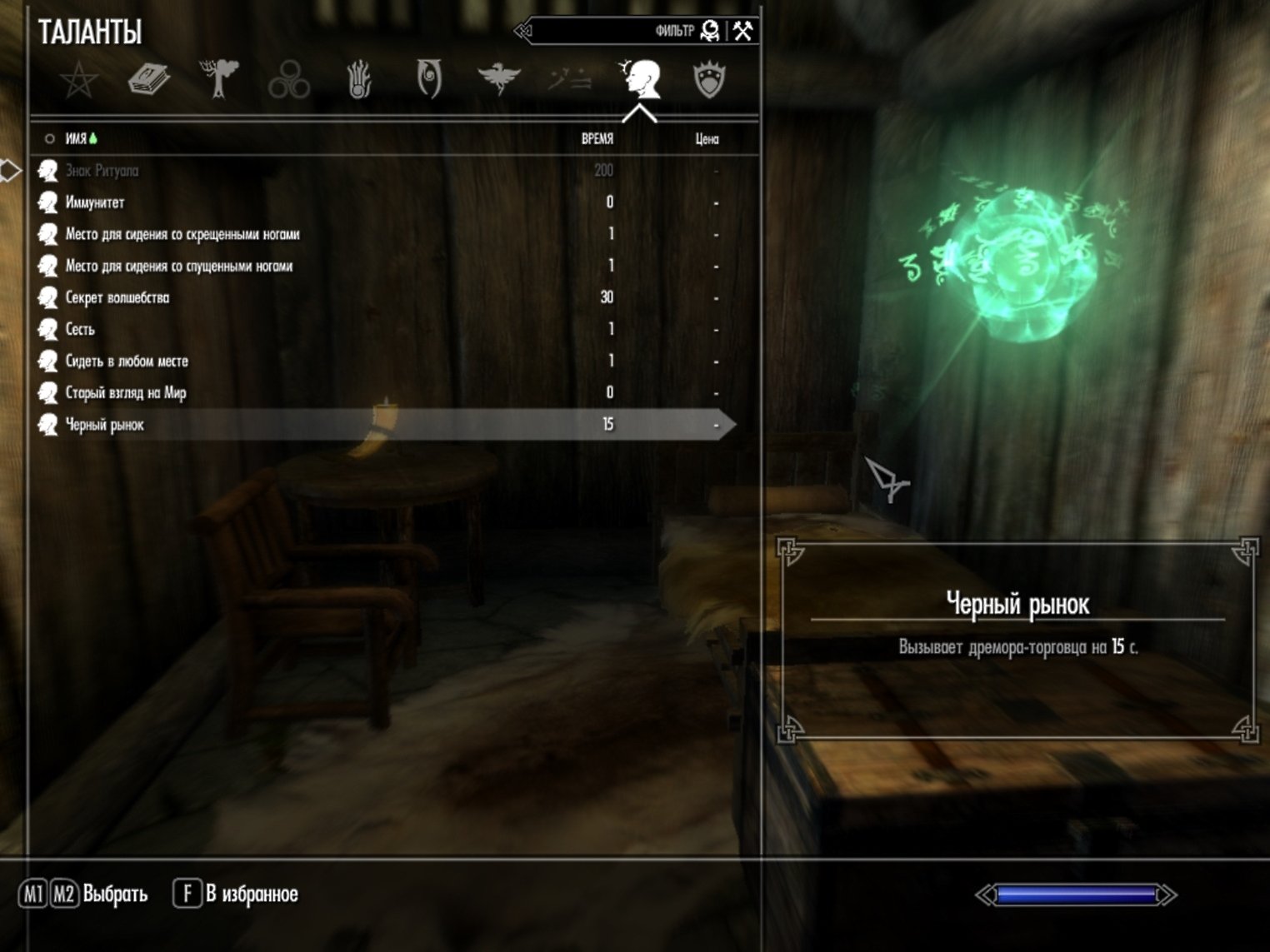
Task: Switch to the pentagram all-magic tab
Action: 79,81
